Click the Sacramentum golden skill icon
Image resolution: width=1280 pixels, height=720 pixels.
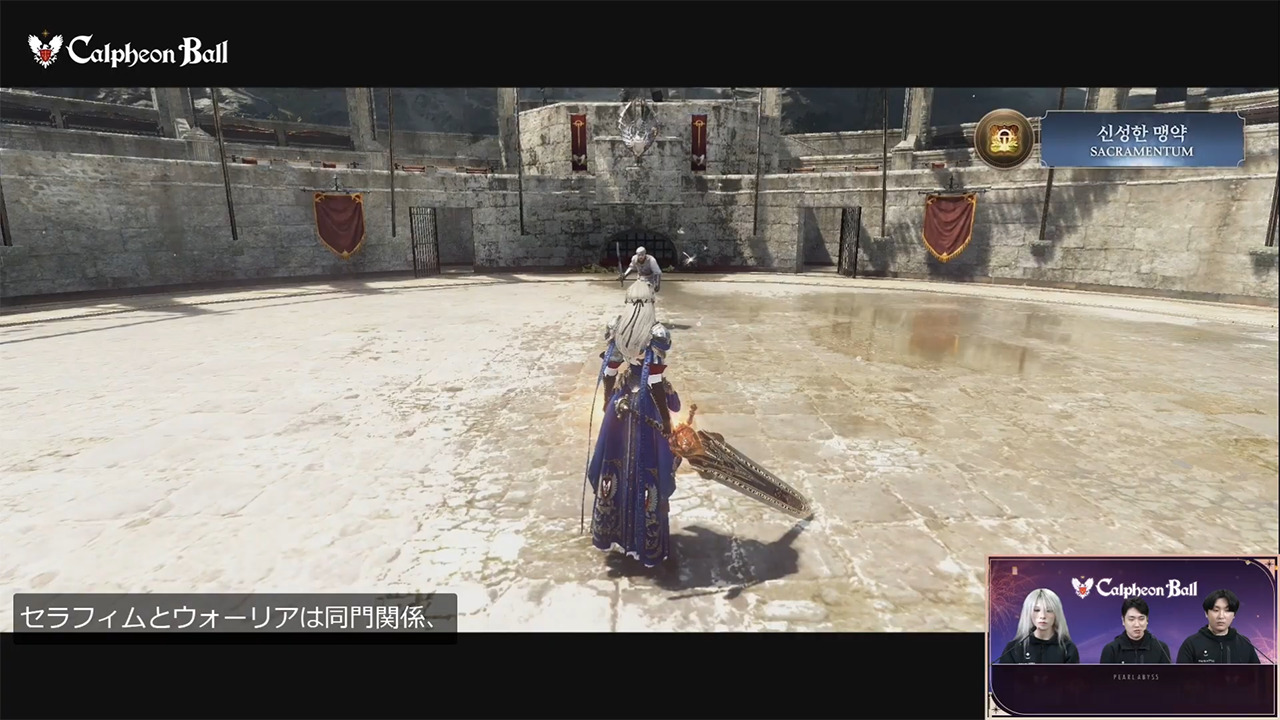(x=1004, y=139)
